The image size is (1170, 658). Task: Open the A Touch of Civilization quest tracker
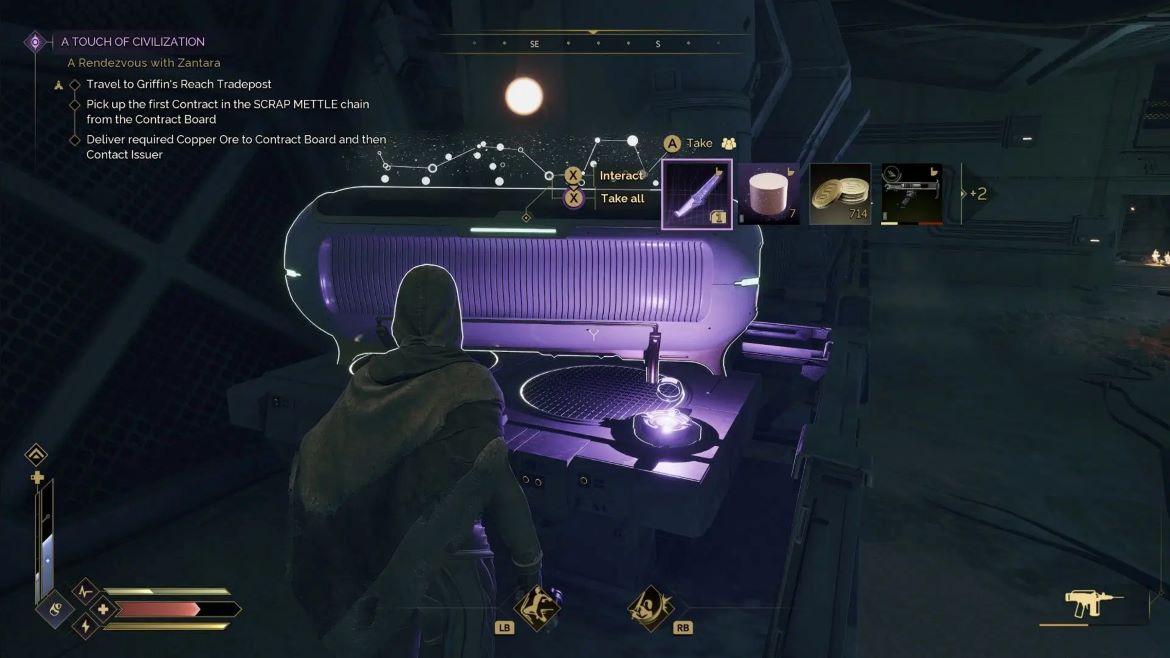coord(132,42)
